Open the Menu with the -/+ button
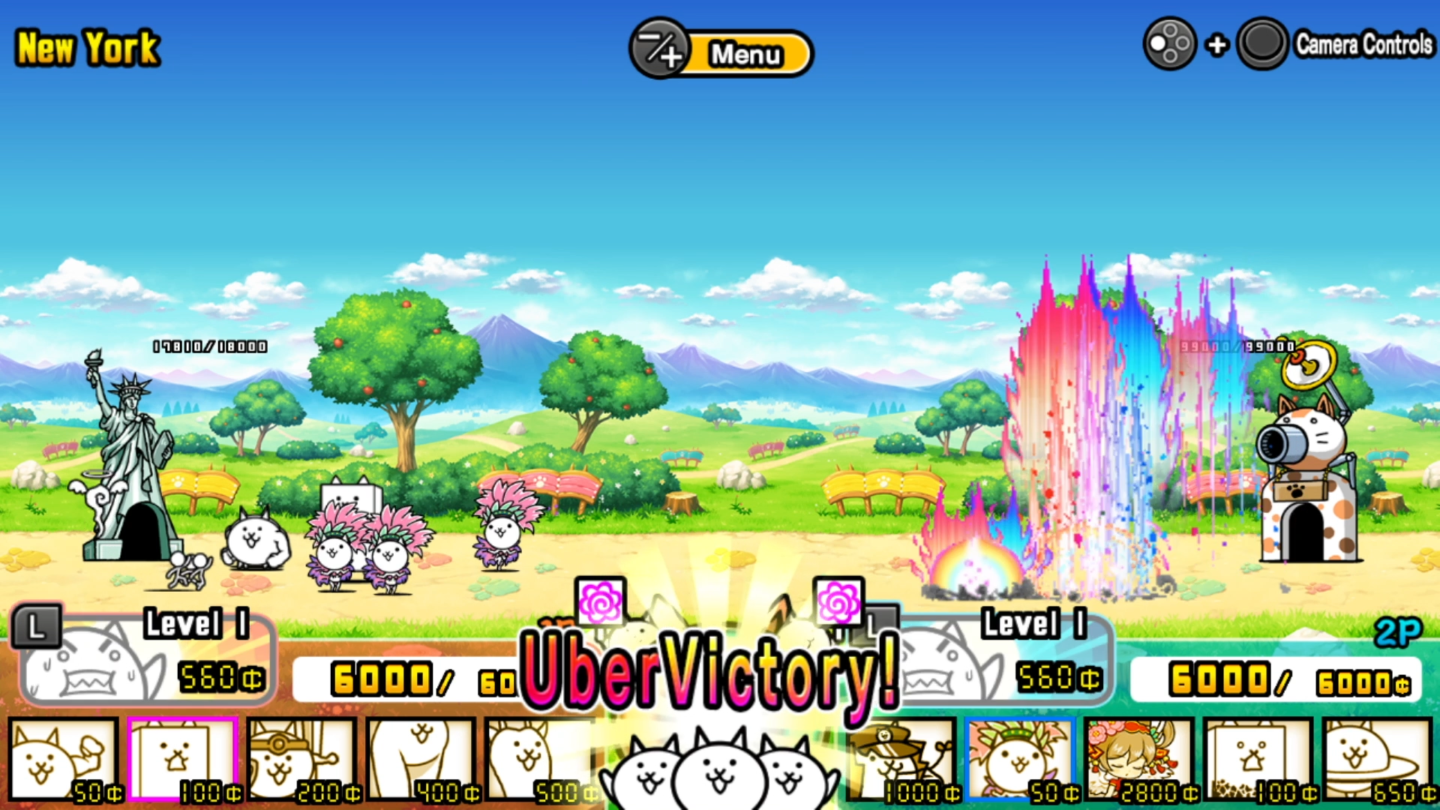This screenshot has width=1440, height=810. pos(720,53)
